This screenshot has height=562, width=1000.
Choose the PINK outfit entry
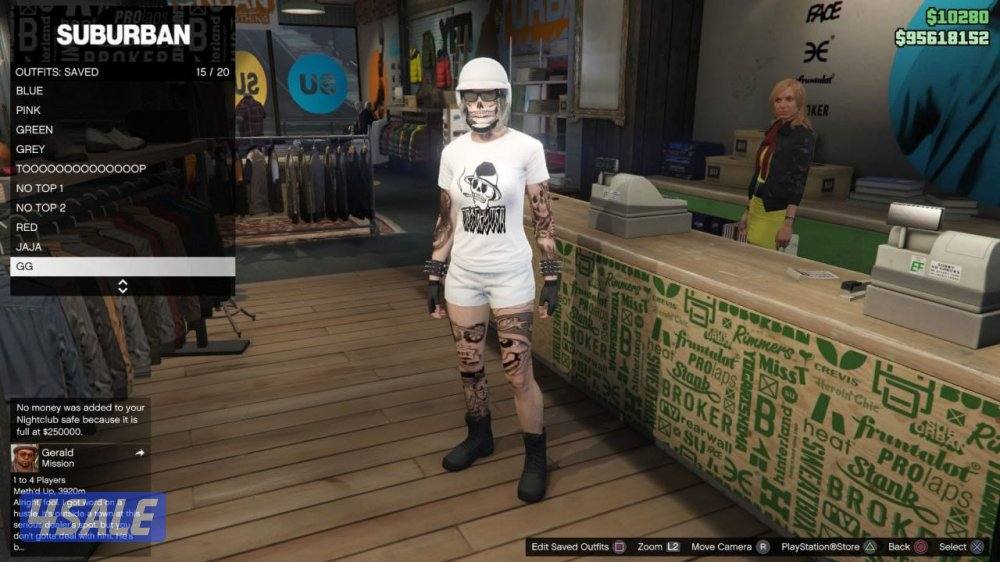click(x=122, y=110)
